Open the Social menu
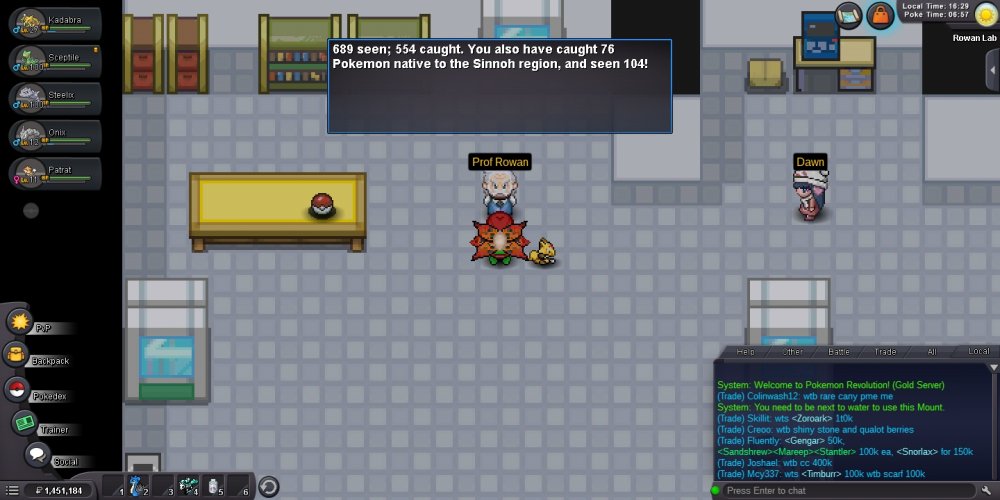Screen dimensions: 1000x500 click(38, 456)
